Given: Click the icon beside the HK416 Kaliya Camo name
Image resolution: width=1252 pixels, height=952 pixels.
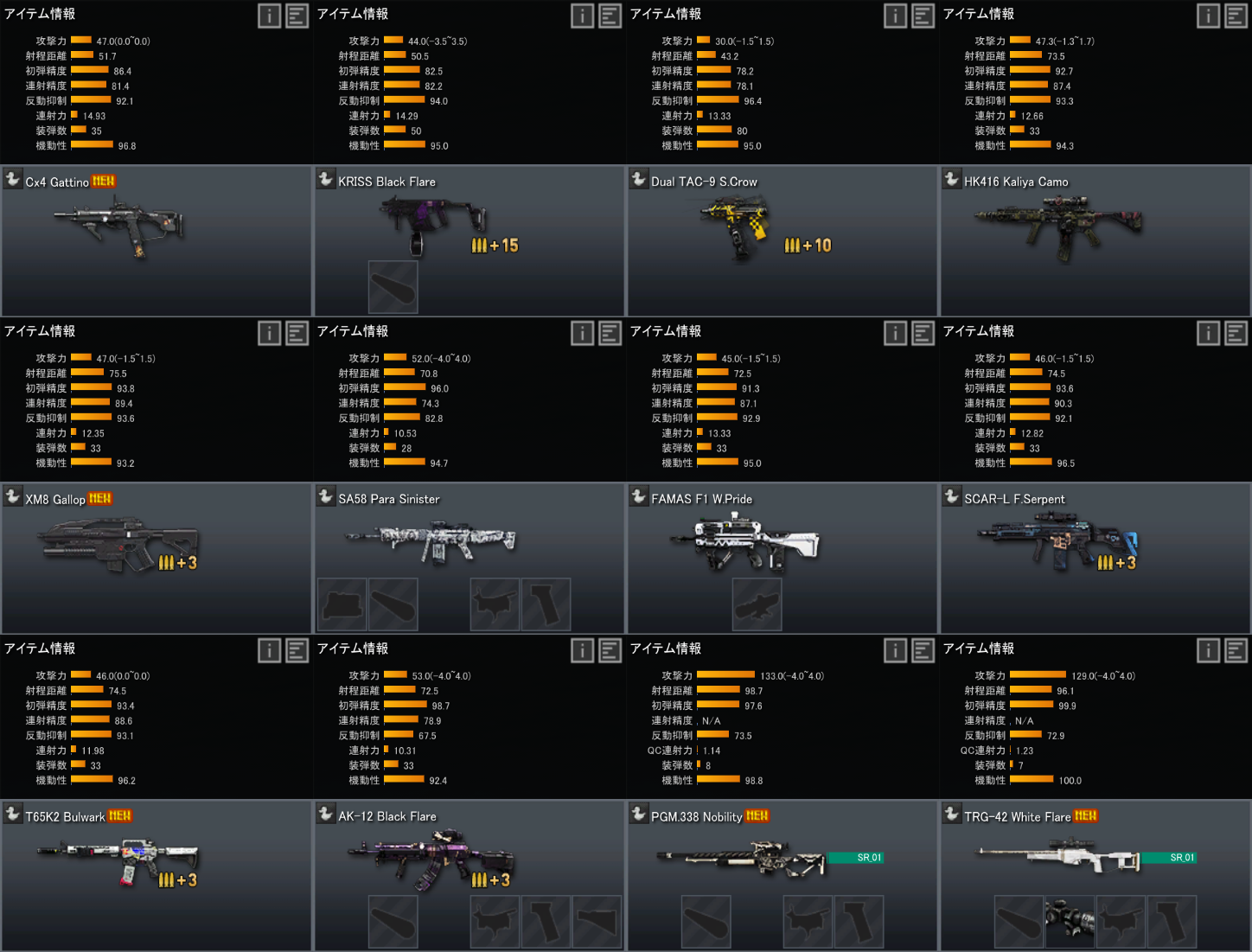Looking at the screenshot, I should coord(952,179).
